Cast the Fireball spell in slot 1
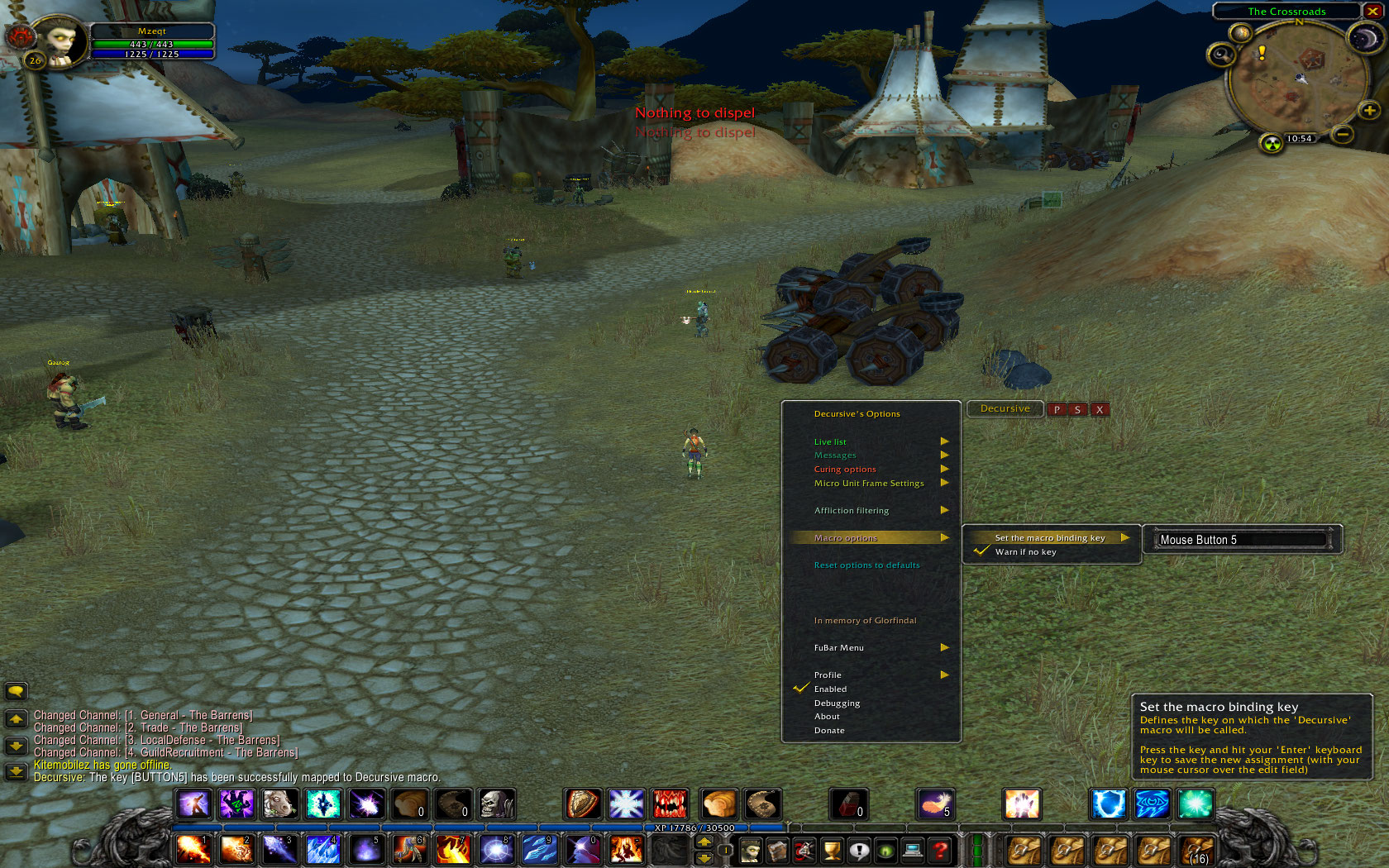Screen dimensions: 1389x868 pyautogui.click(x=193, y=850)
